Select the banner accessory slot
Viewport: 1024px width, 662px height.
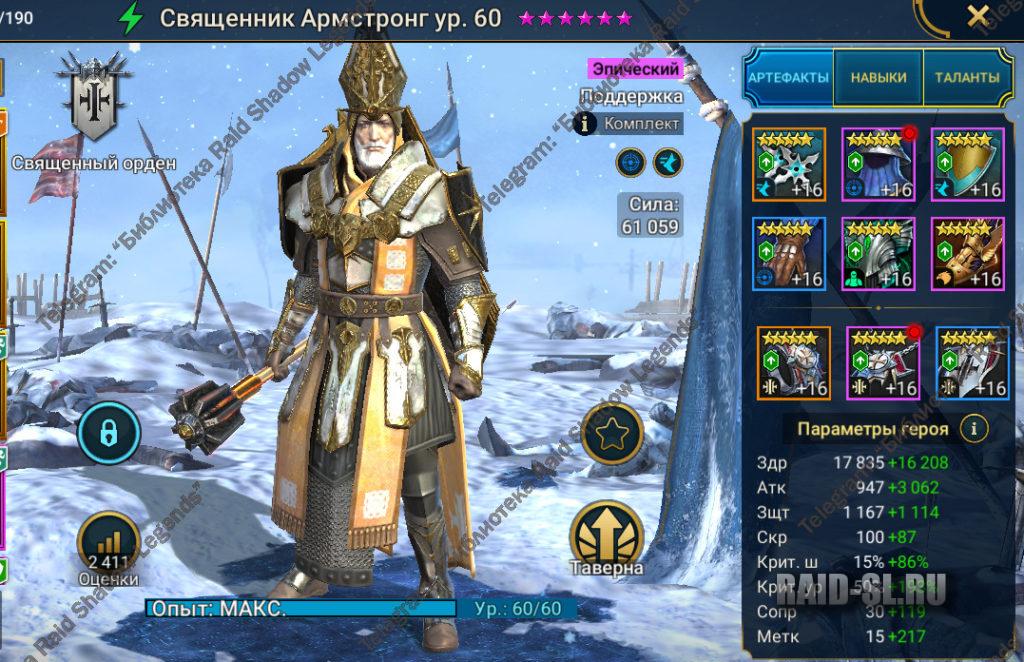coord(972,362)
